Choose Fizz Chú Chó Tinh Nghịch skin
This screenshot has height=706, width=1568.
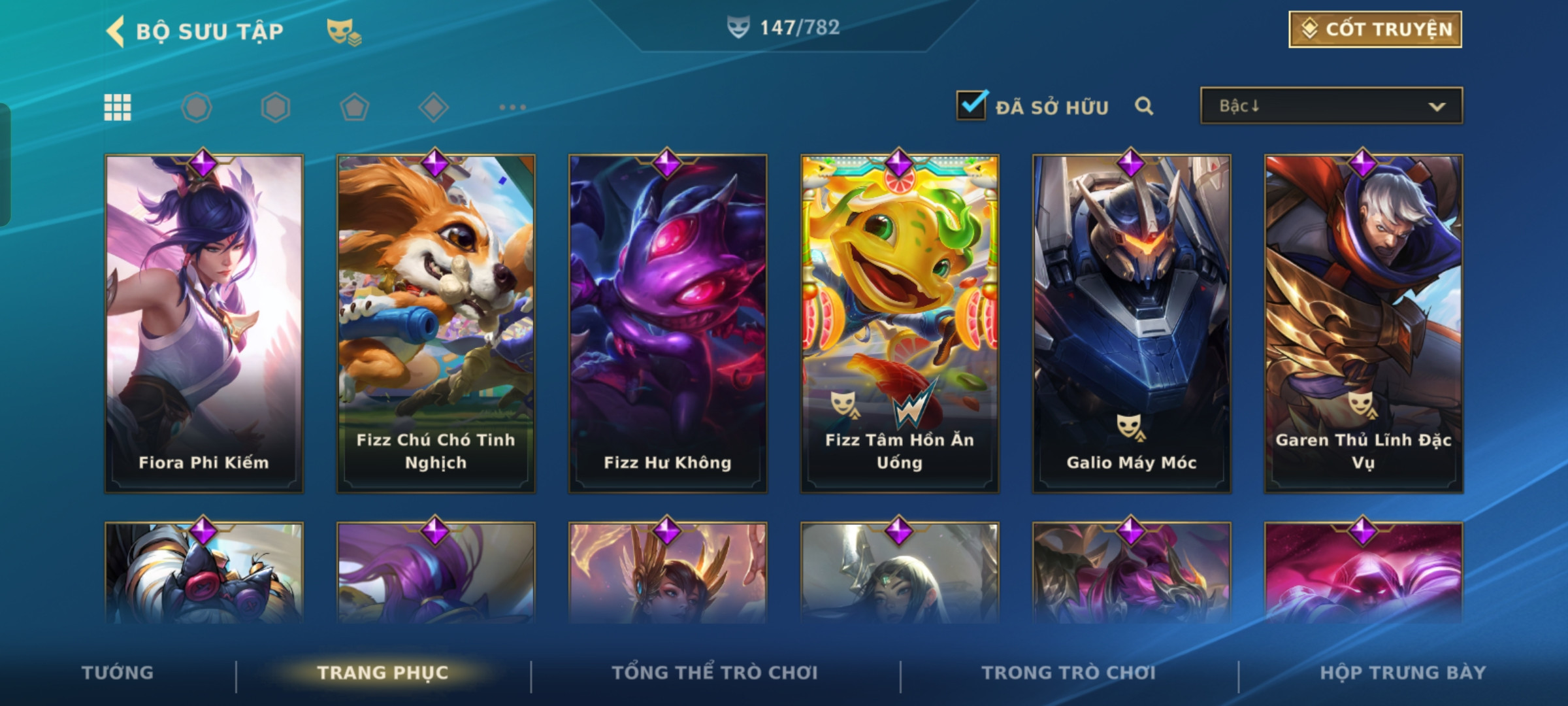[x=436, y=324]
